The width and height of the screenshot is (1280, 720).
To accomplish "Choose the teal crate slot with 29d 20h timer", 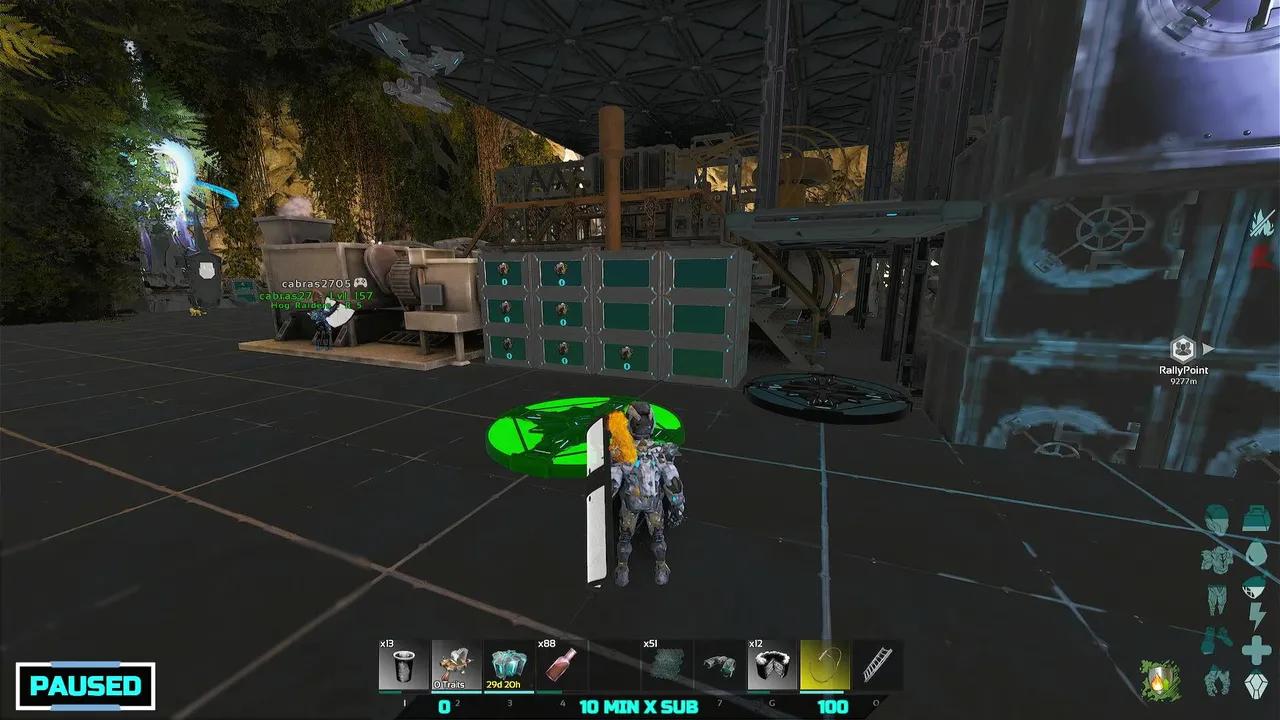I will [x=509, y=665].
